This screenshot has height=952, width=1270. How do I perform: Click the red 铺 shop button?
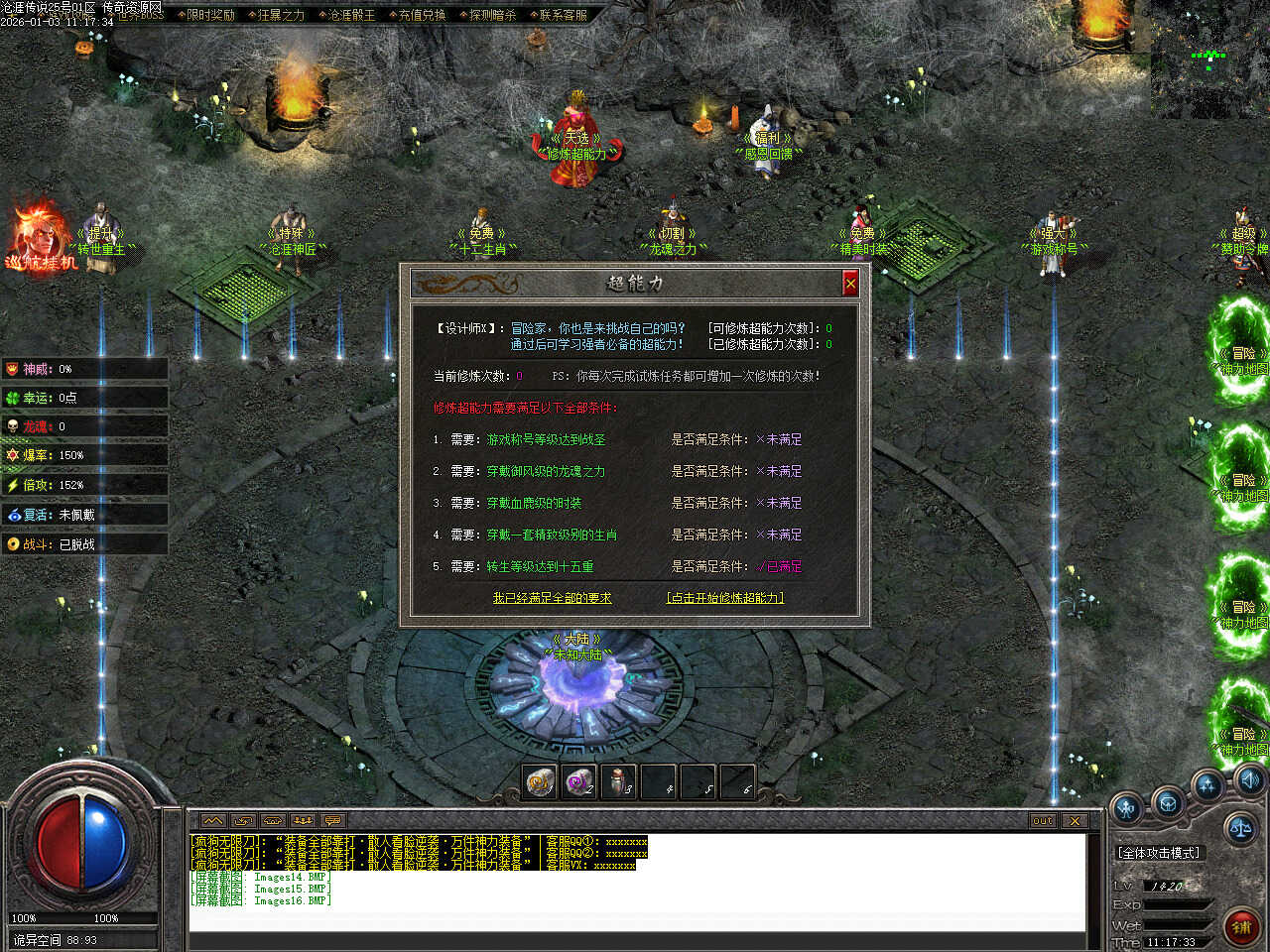coord(1241,926)
